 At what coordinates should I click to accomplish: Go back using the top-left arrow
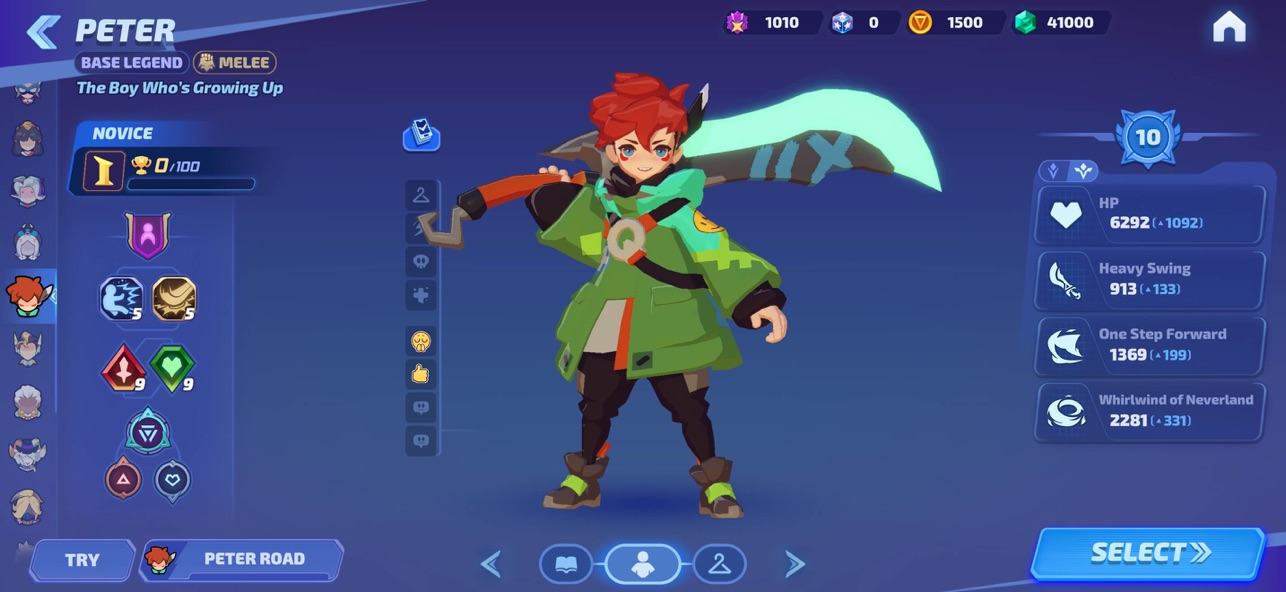click(x=42, y=32)
